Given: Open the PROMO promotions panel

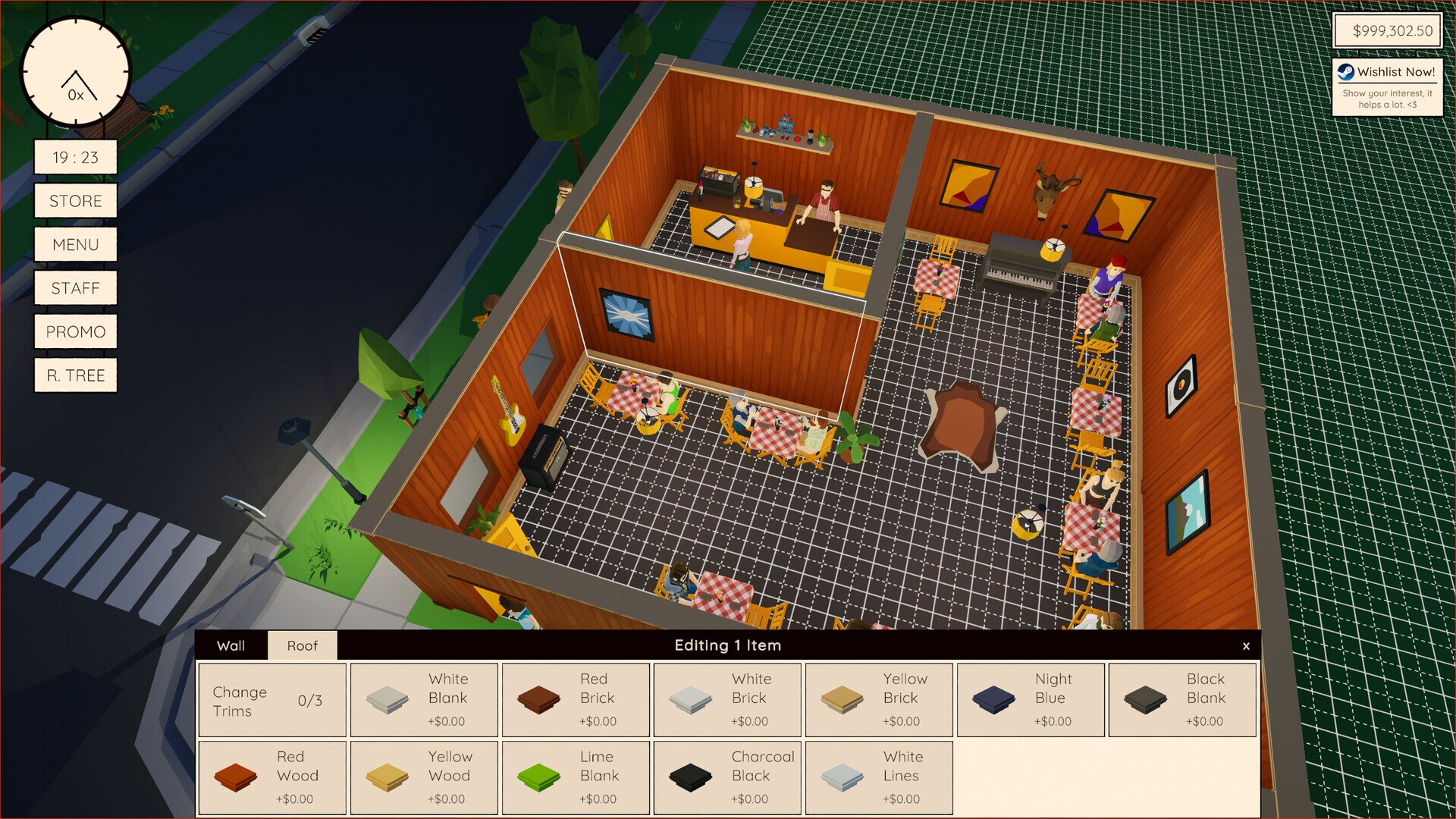Looking at the screenshot, I should [75, 331].
